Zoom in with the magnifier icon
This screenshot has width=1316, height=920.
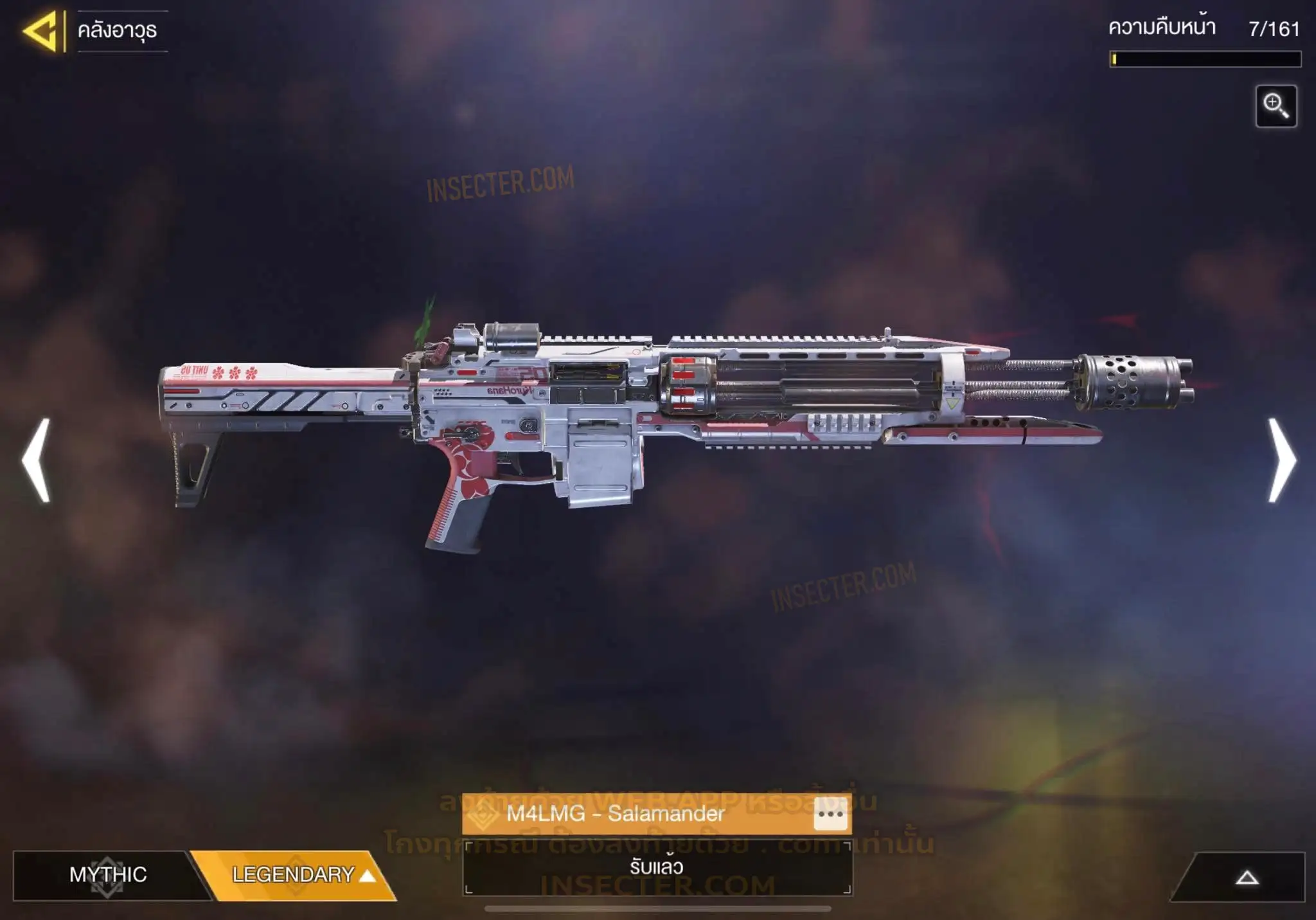click(1276, 106)
